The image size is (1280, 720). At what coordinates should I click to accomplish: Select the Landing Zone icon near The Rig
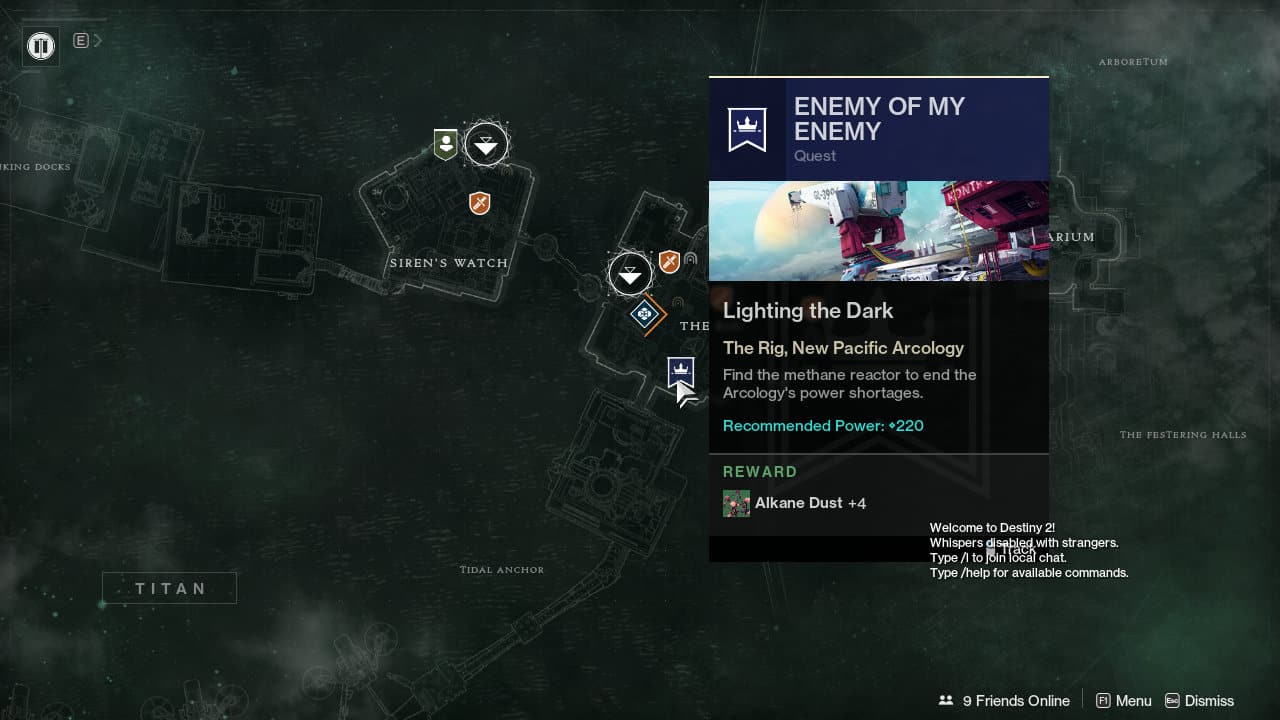630,273
